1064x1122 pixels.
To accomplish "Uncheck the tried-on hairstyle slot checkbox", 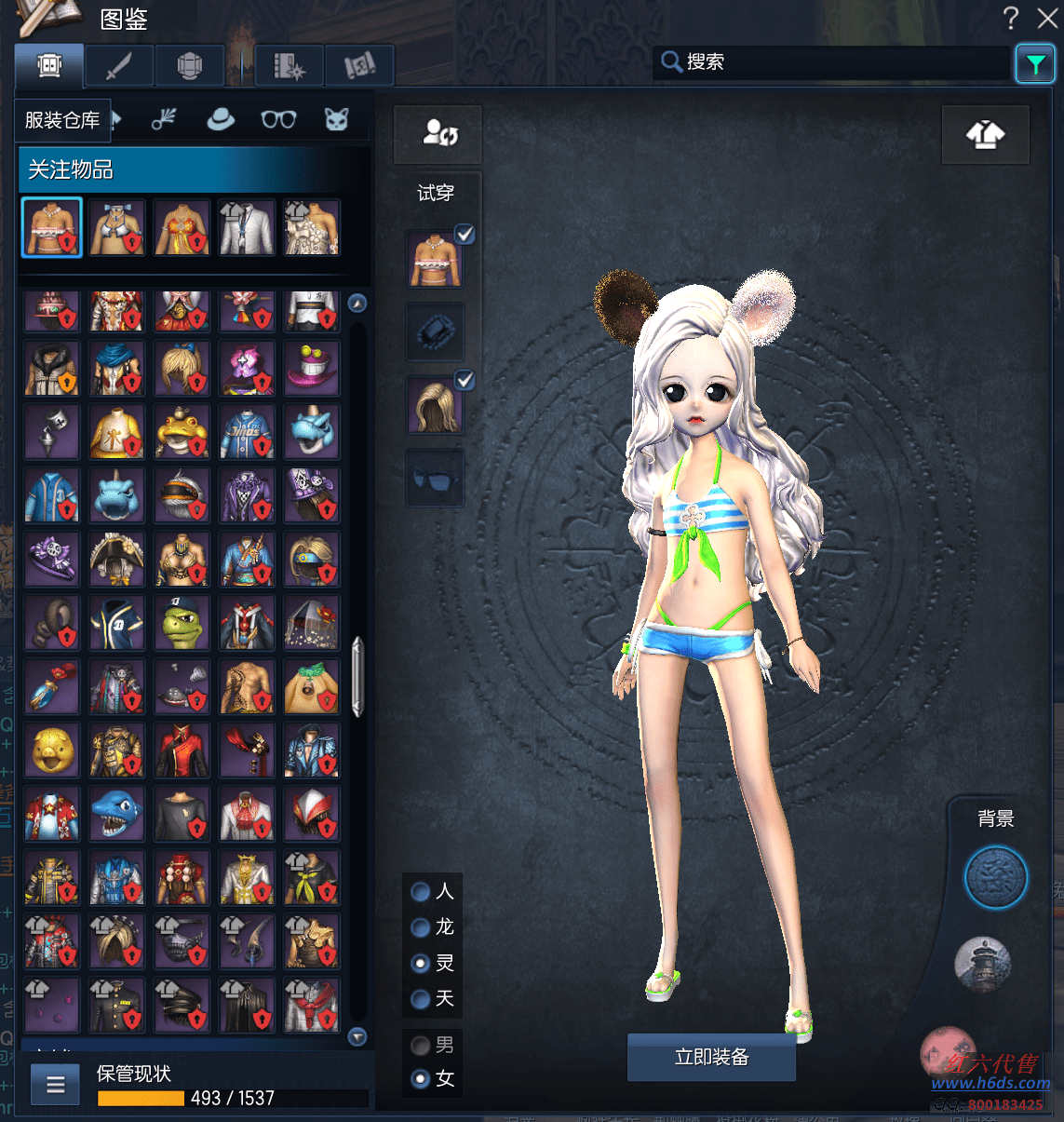I will click(x=465, y=380).
